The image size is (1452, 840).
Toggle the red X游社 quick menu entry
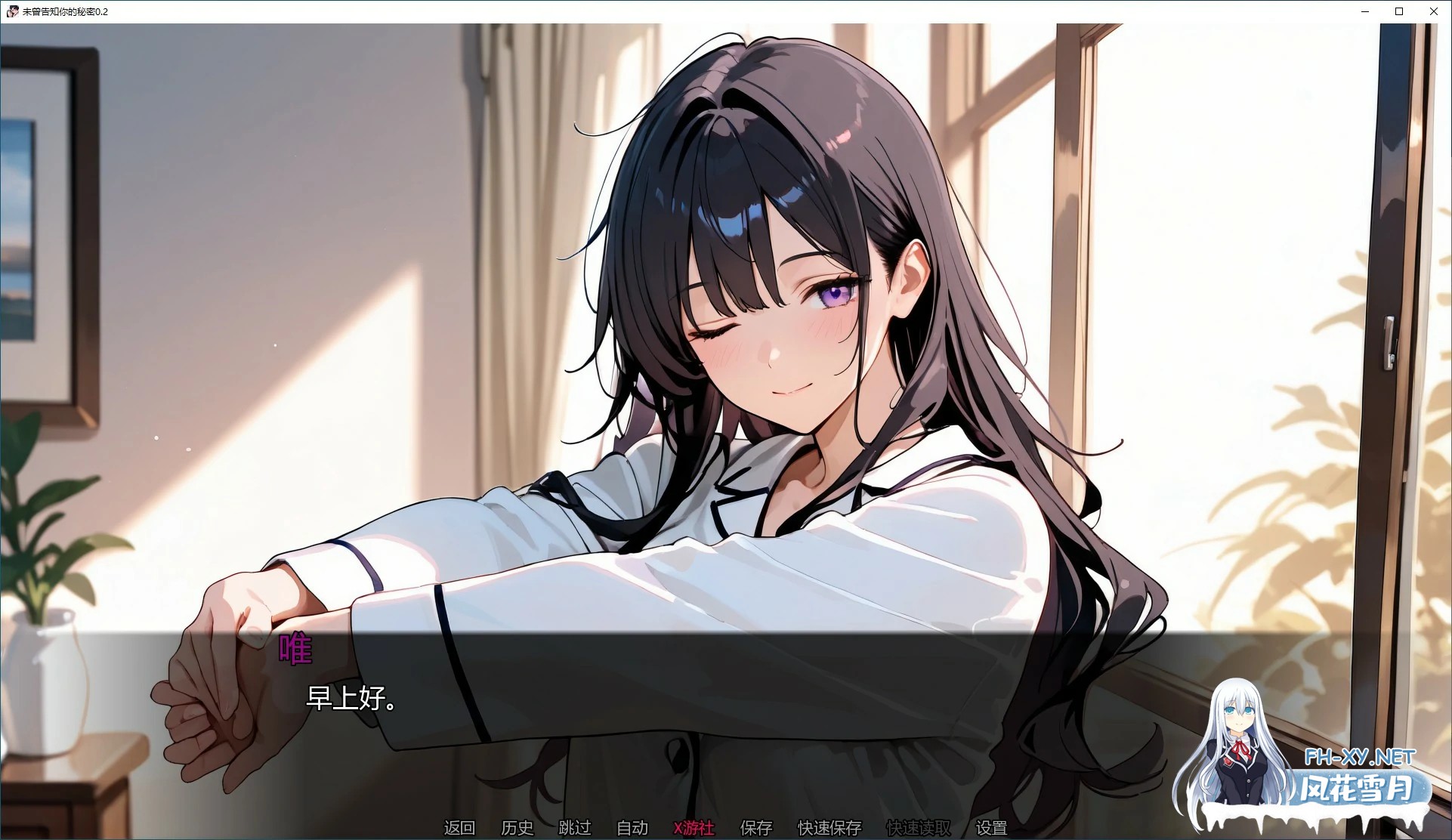(x=693, y=828)
